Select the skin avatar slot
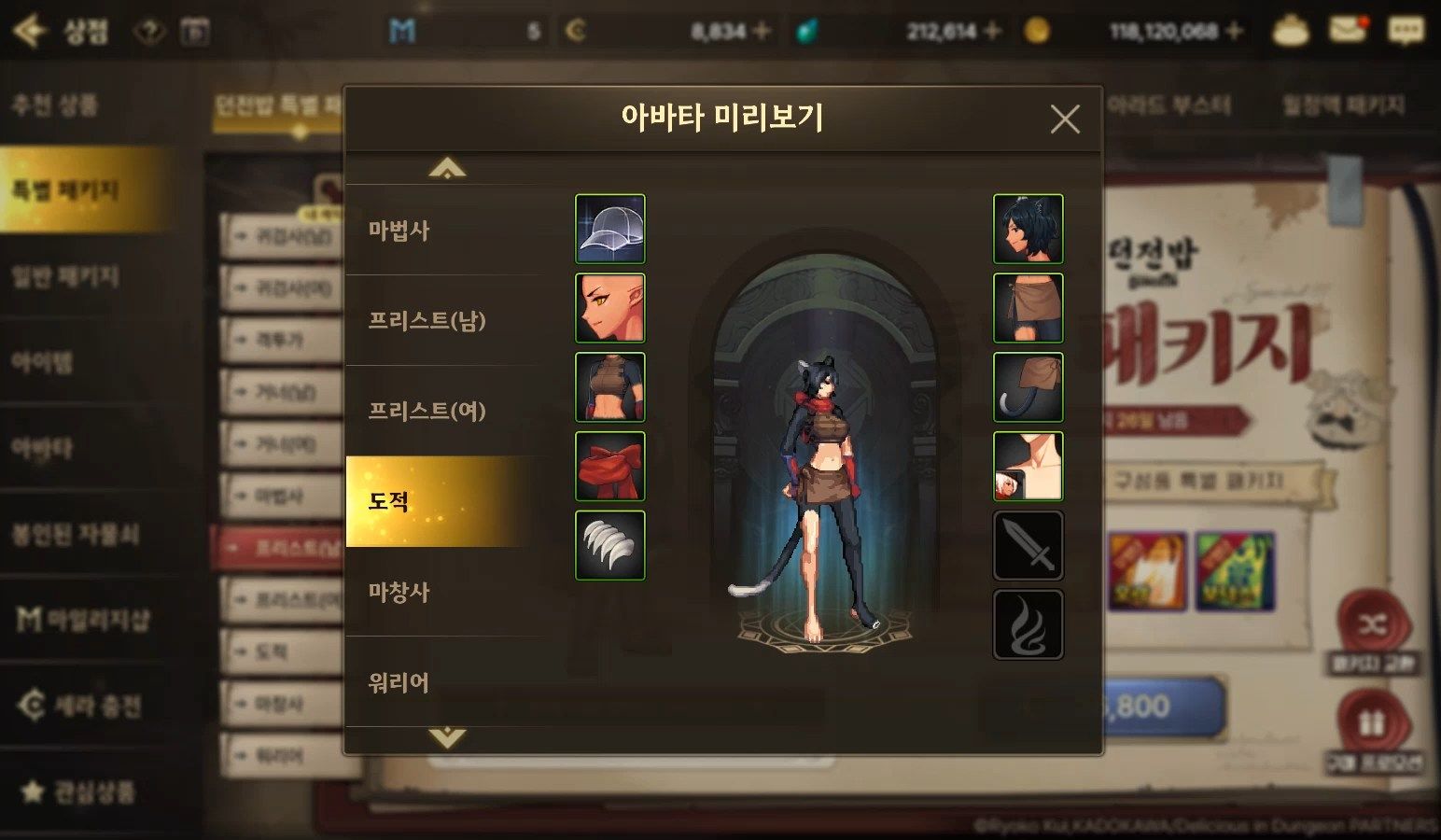This screenshot has width=1441, height=840. pos(1028,467)
